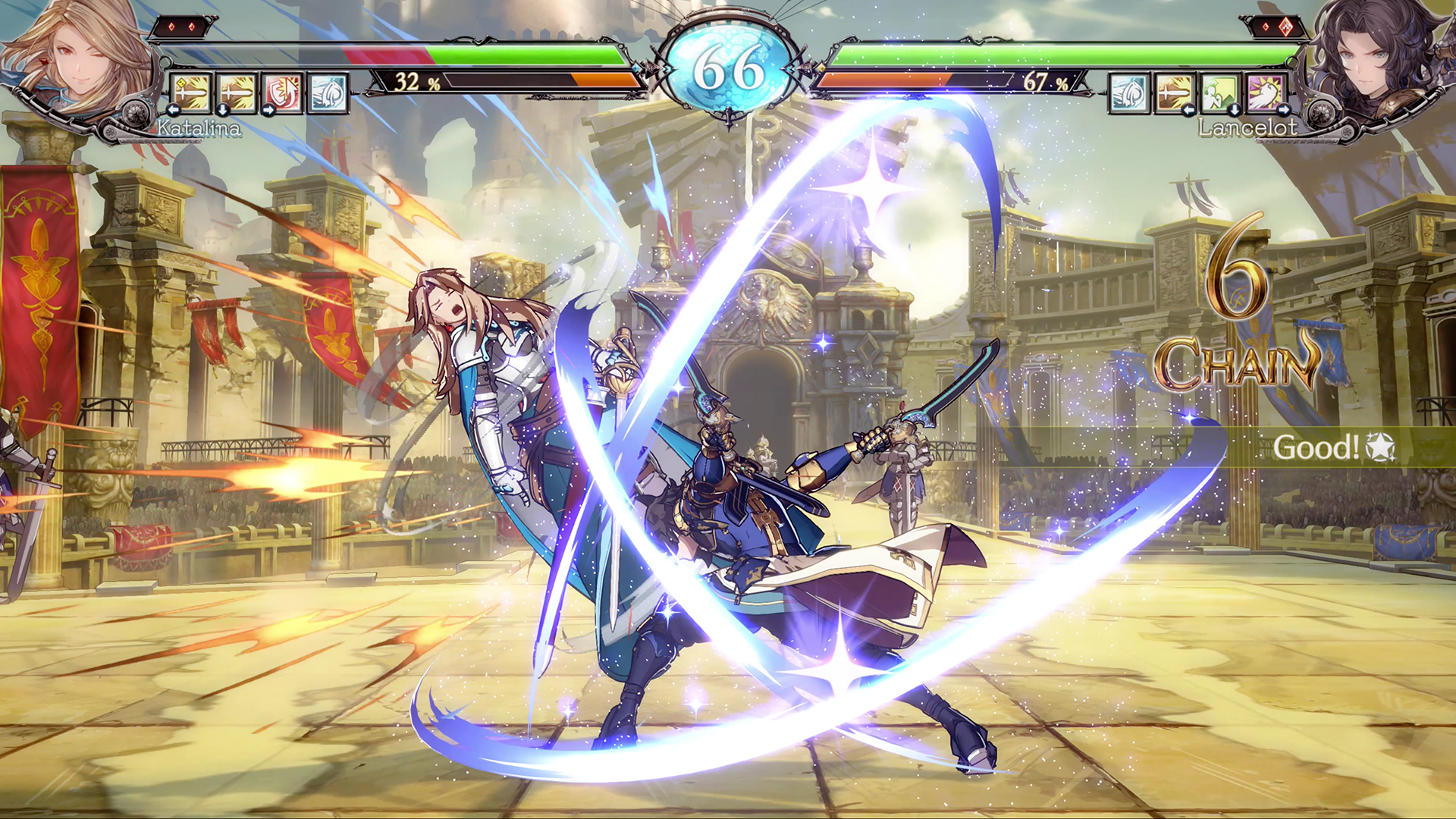Click the round 66 timer emblem

(730, 67)
